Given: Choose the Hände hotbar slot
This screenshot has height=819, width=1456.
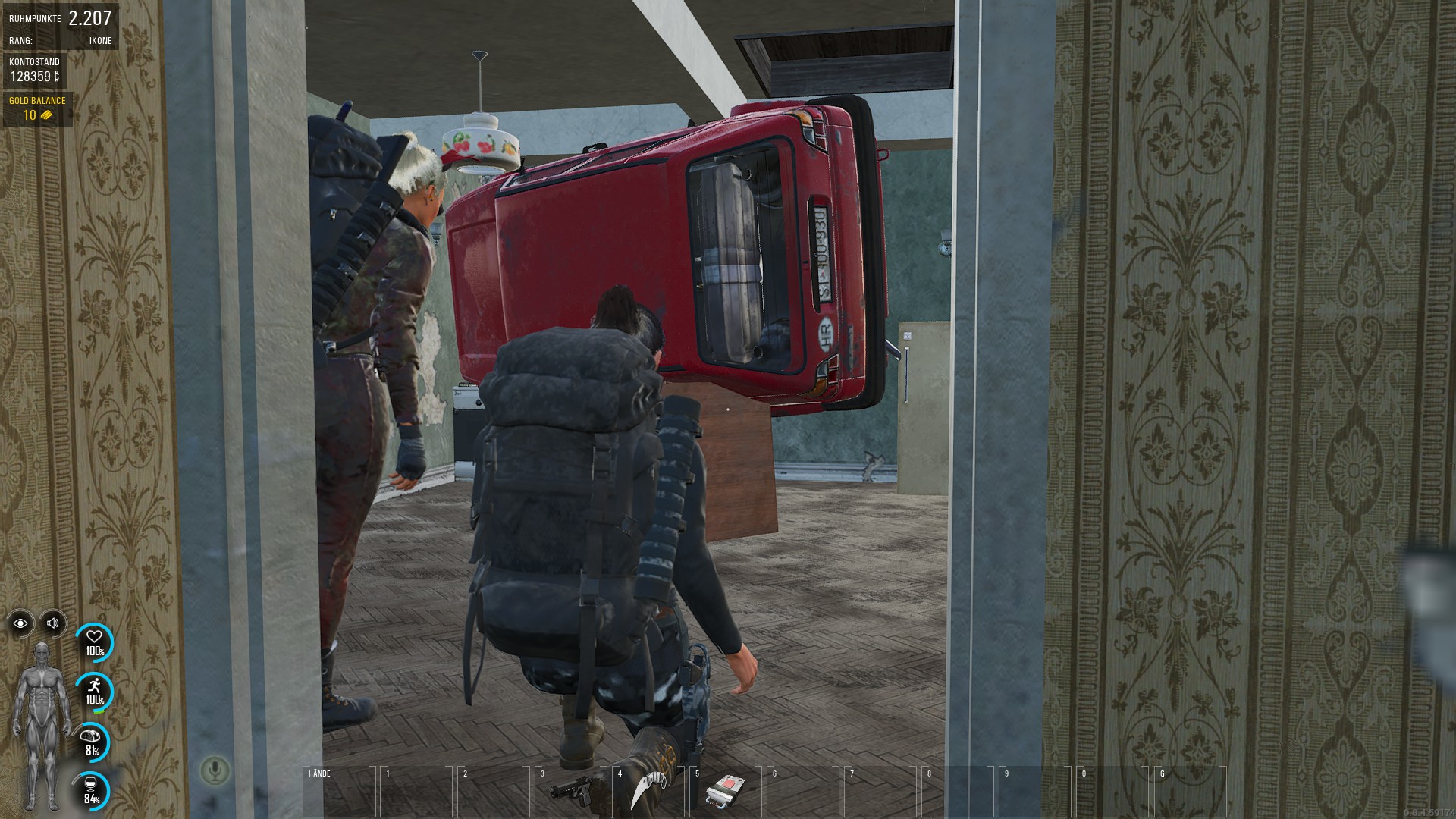Looking at the screenshot, I should coord(338,792).
